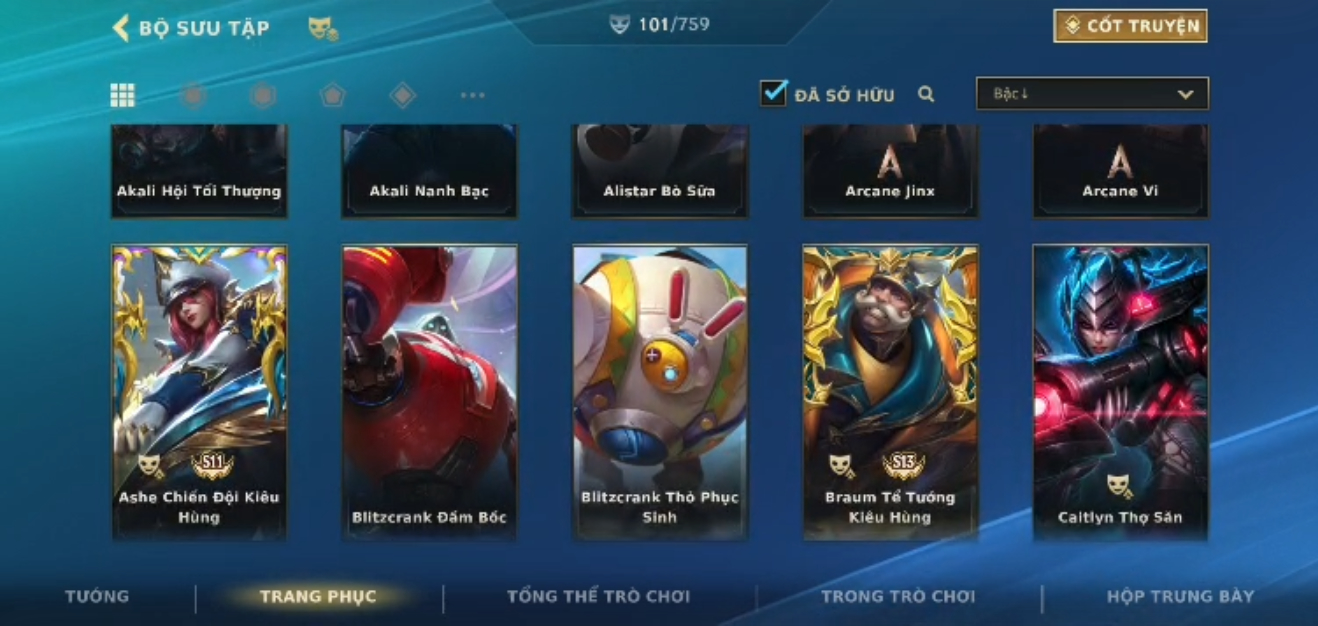Choose the more filters ellipsis

[x=472, y=96]
